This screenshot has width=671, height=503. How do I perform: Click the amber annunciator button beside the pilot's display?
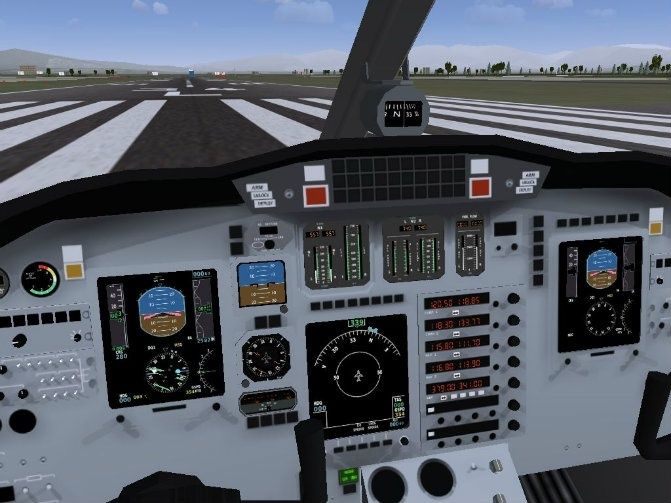[74, 269]
